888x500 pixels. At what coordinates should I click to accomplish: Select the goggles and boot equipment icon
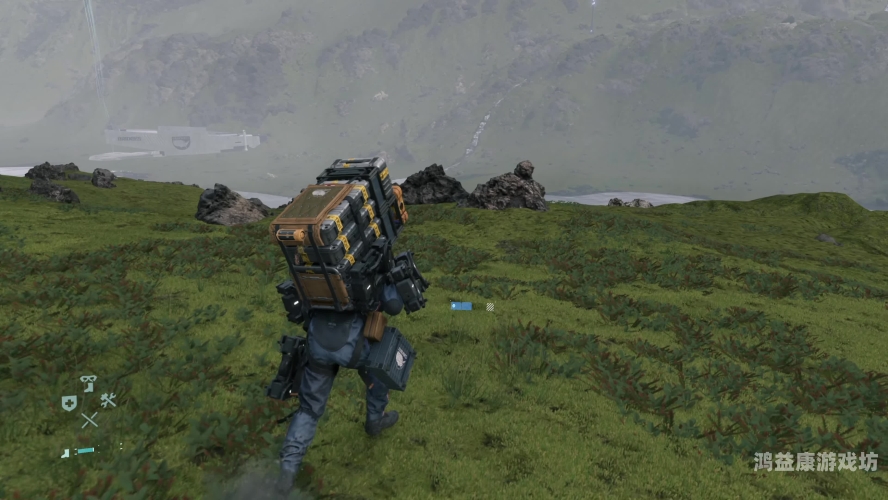(88, 383)
